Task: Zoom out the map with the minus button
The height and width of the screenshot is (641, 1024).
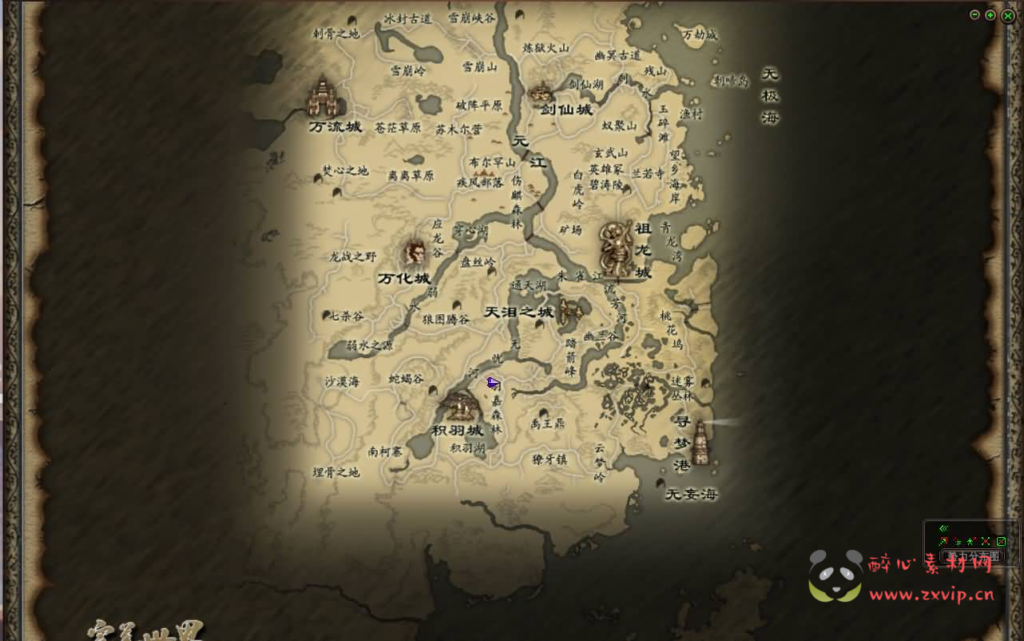Action: point(976,15)
